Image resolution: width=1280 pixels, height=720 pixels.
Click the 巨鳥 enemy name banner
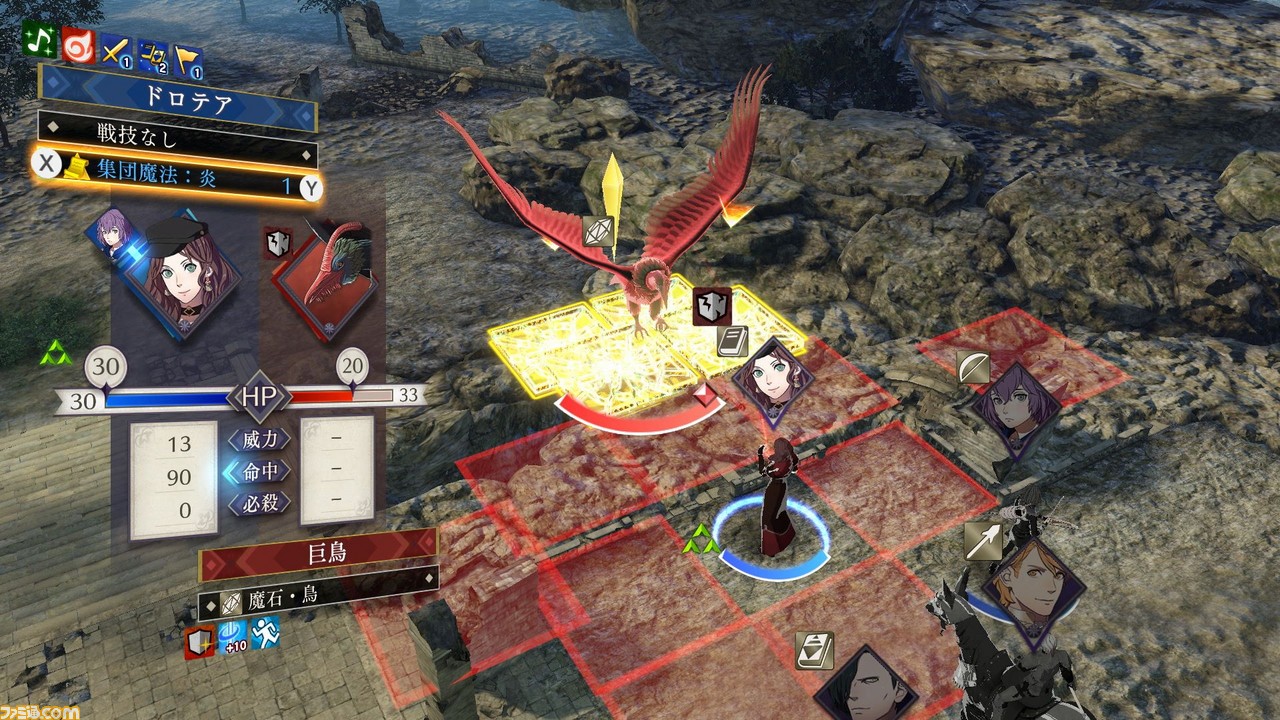coord(318,554)
